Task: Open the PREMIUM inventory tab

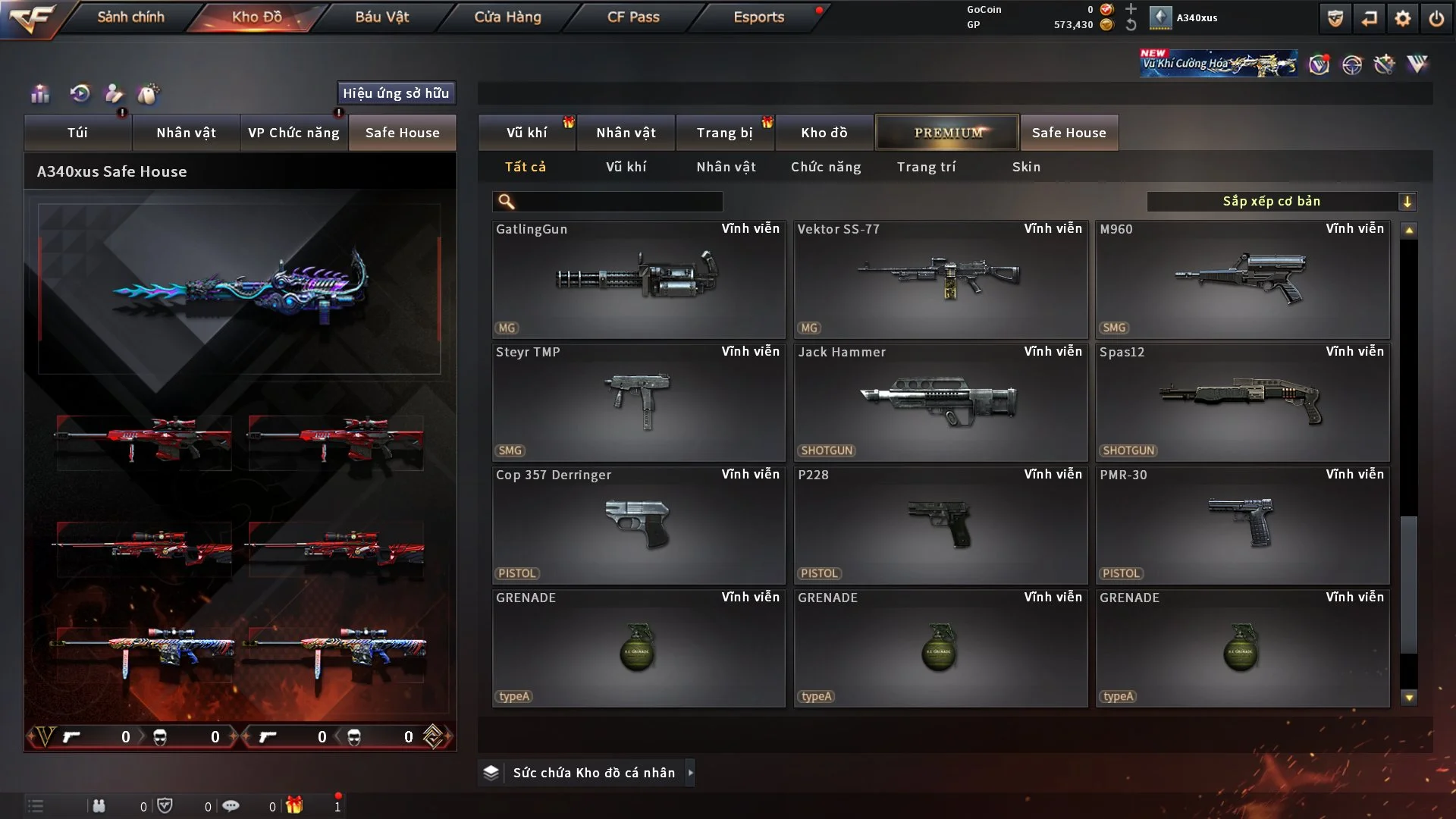Action: [x=947, y=133]
